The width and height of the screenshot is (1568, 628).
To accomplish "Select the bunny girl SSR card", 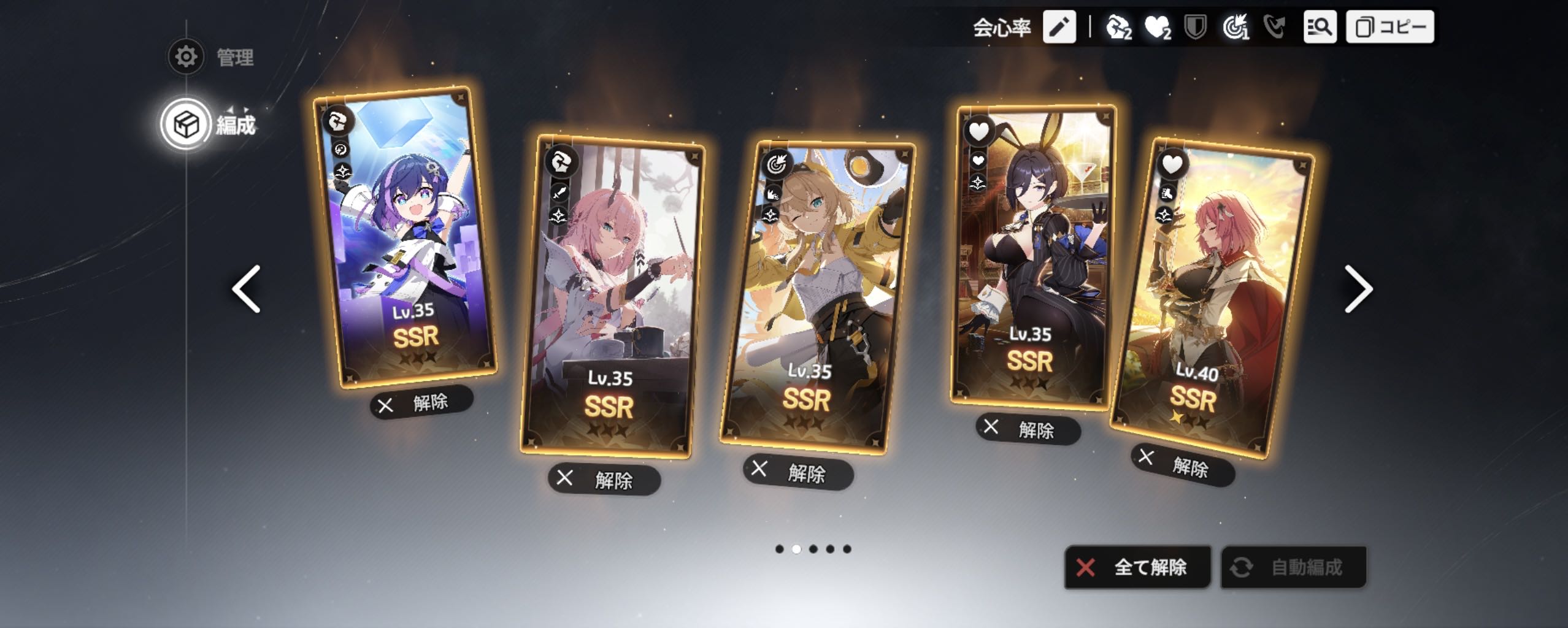I will point(1032,258).
